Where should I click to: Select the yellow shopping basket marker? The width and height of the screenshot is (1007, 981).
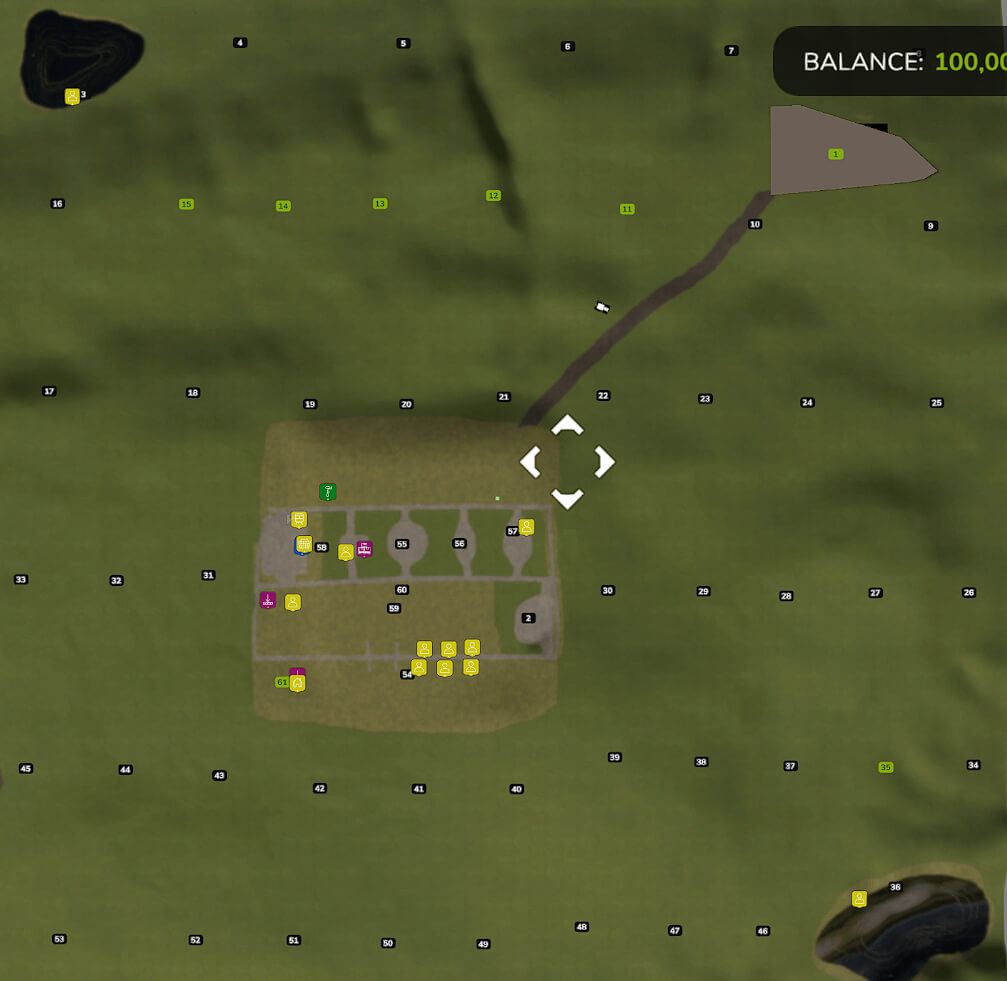pos(304,544)
